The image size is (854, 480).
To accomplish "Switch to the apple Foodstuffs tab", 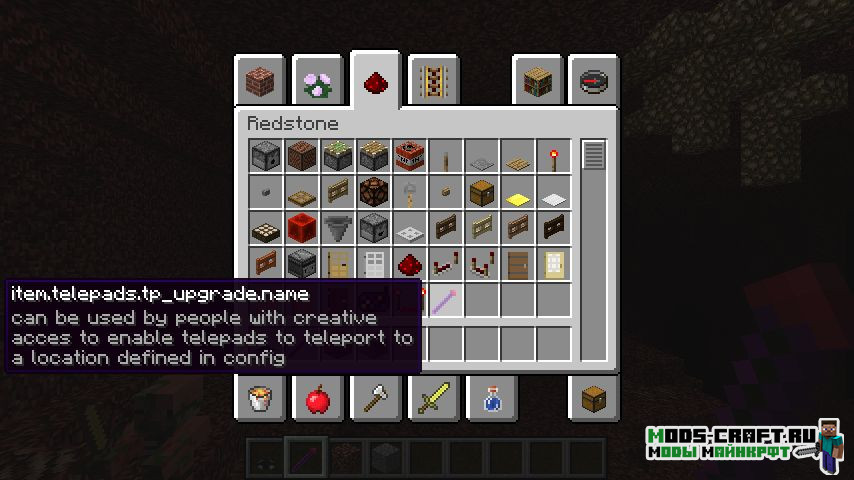I will (x=318, y=400).
